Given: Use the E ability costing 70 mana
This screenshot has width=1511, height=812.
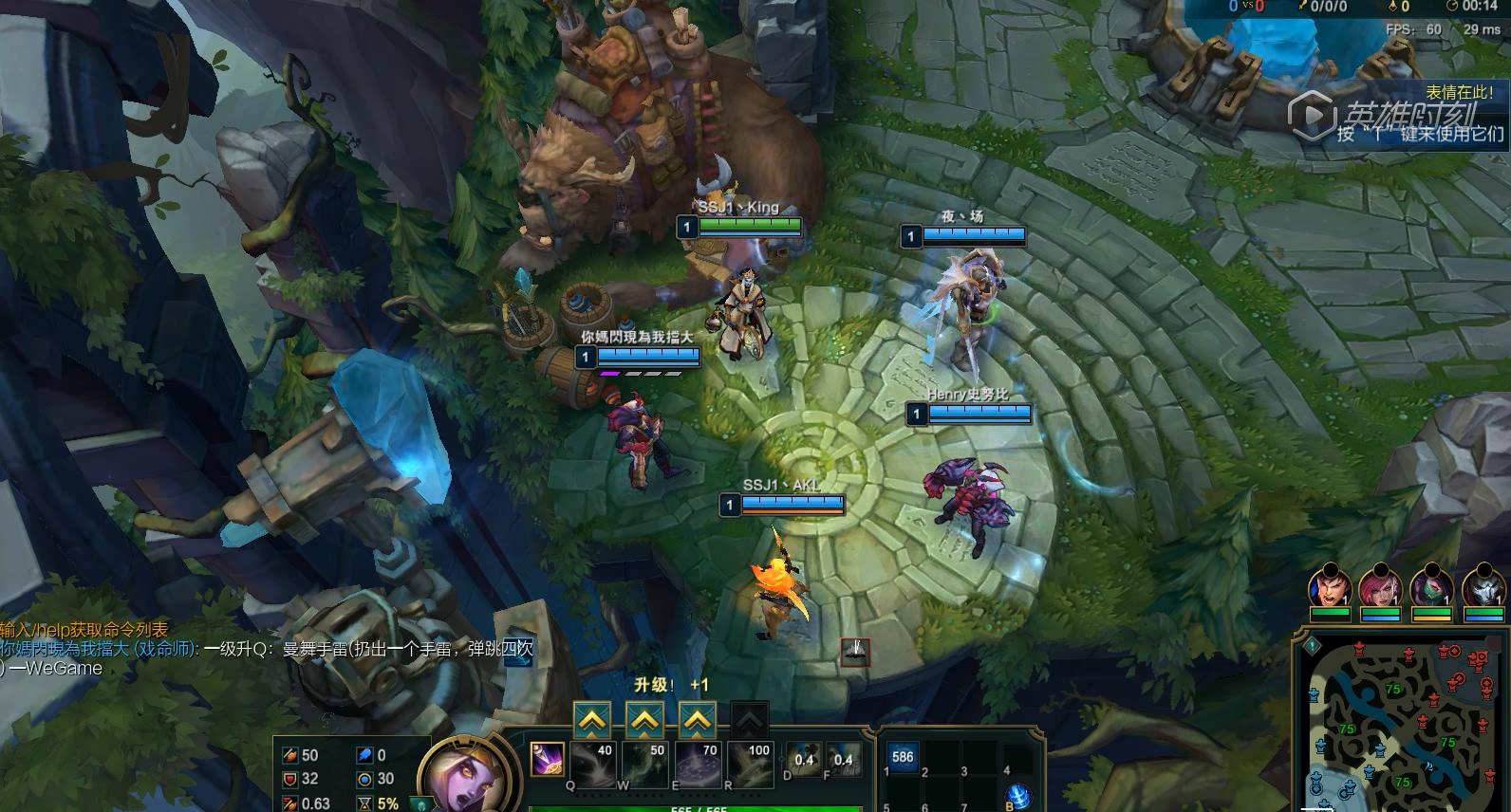Looking at the screenshot, I should tap(698, 765).
